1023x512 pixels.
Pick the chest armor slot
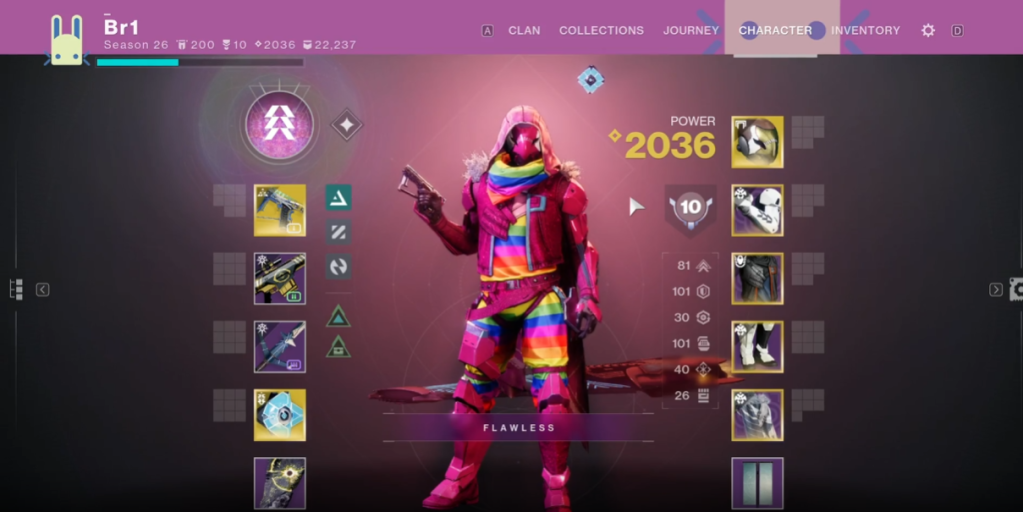coord(757,278)
